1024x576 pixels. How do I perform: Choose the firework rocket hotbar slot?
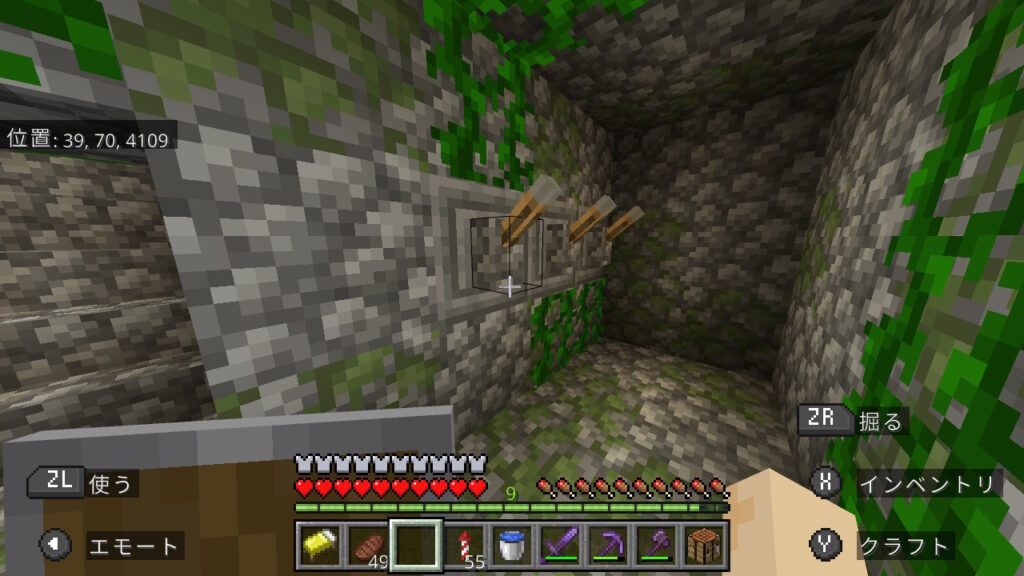click(x=464, y=545)
